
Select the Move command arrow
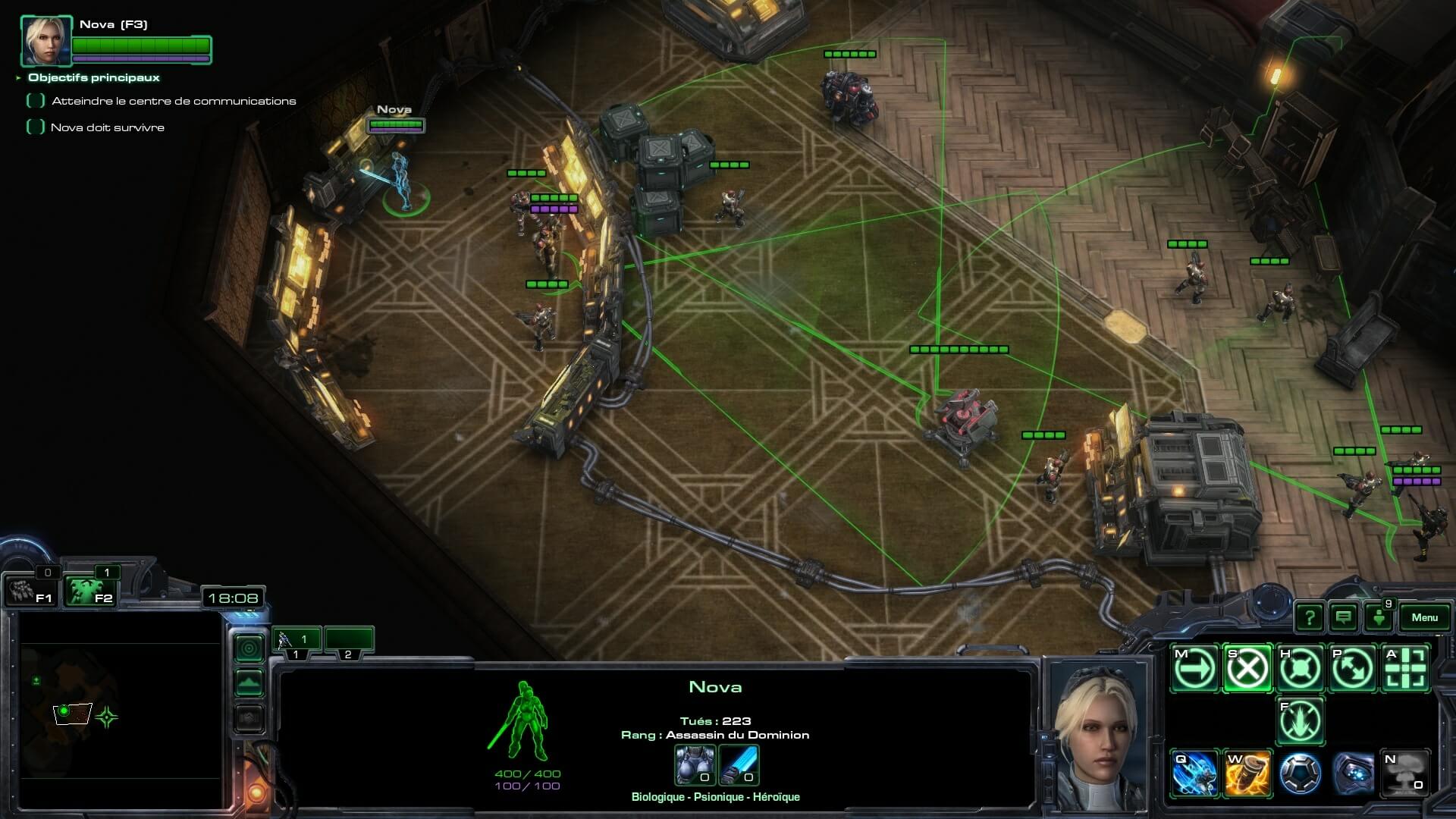(1194, 669)
